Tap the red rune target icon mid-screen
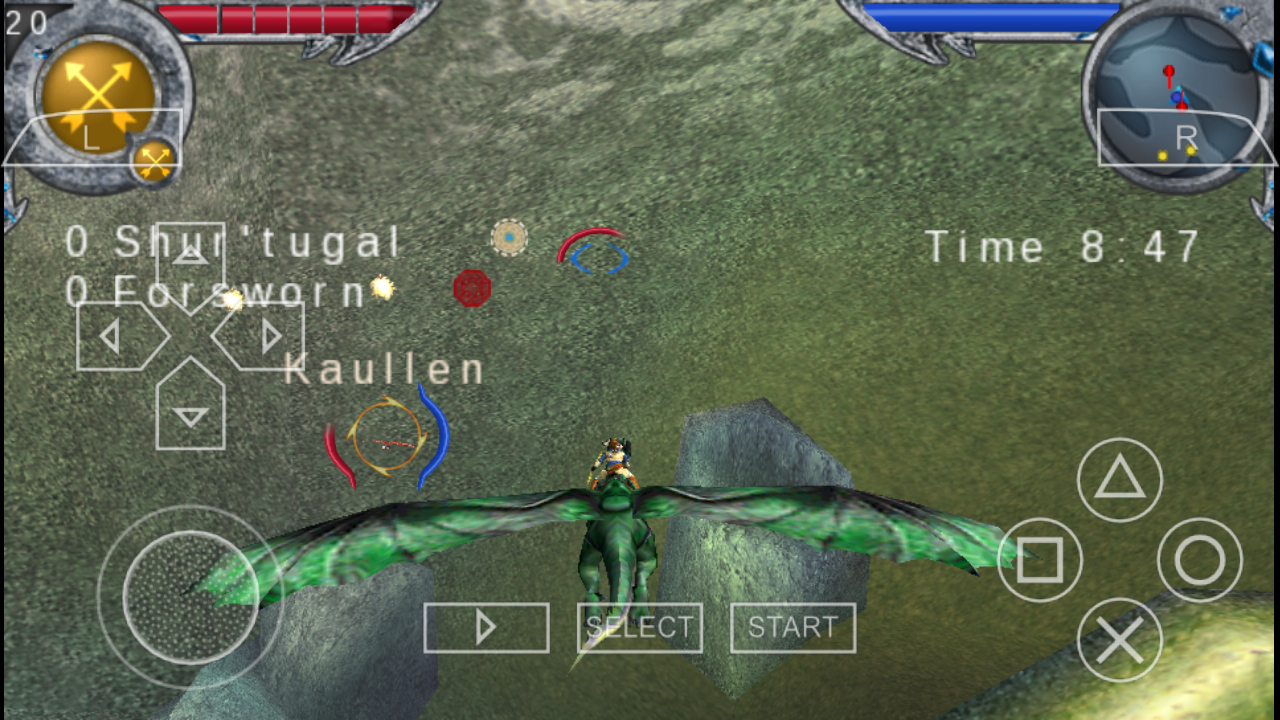The image size is (1280, 720). pos(470,288)
